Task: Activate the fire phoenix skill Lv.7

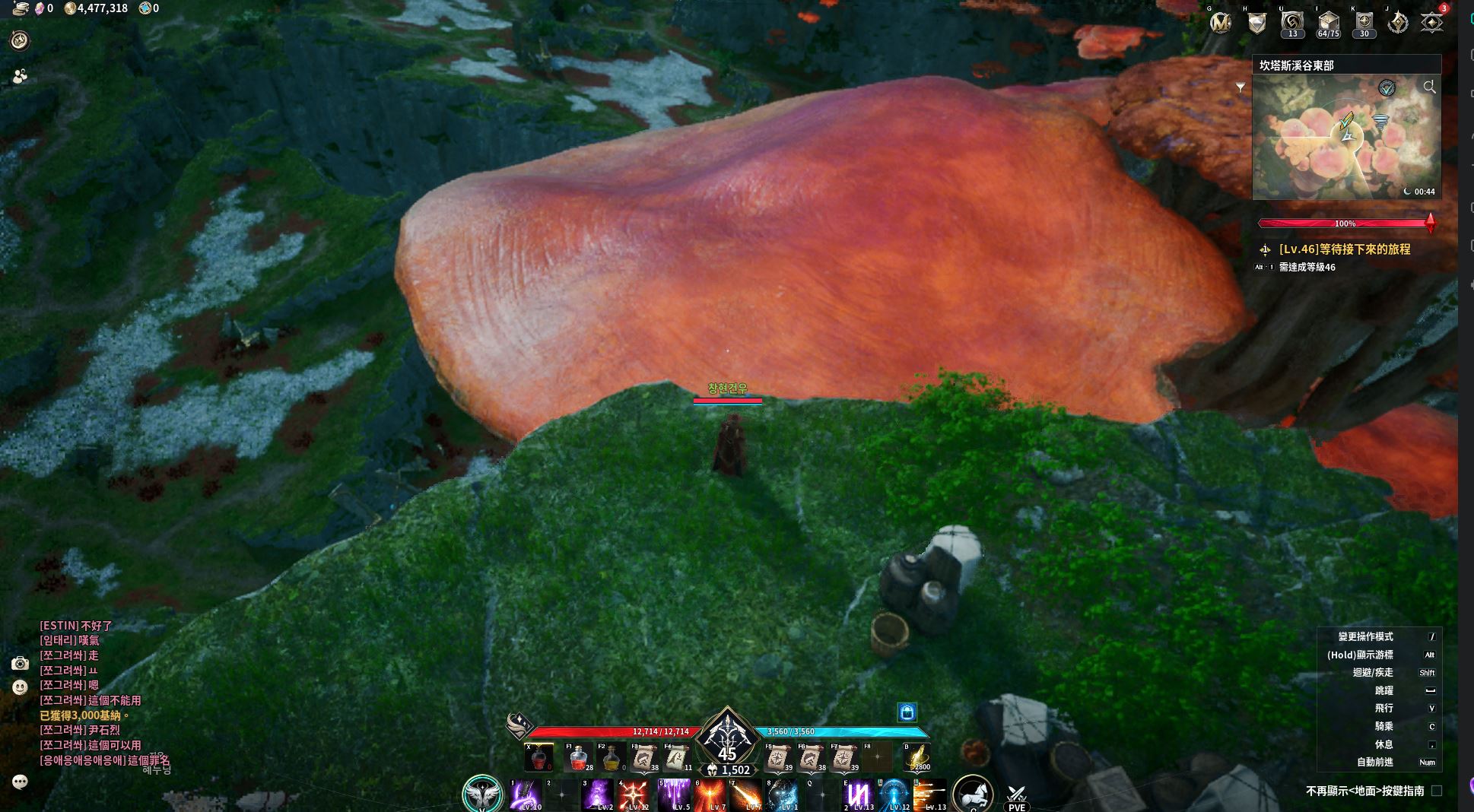Action: pos(710,795)
